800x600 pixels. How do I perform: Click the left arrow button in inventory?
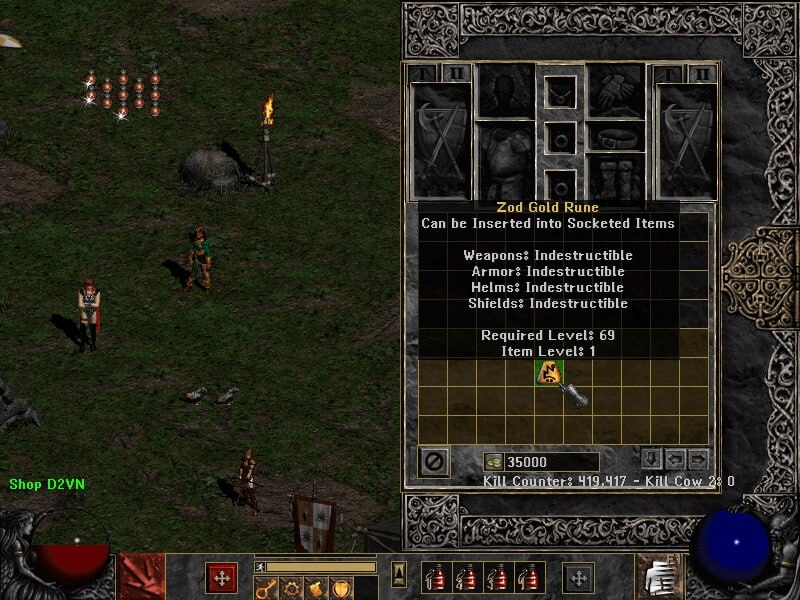[675, 460]
